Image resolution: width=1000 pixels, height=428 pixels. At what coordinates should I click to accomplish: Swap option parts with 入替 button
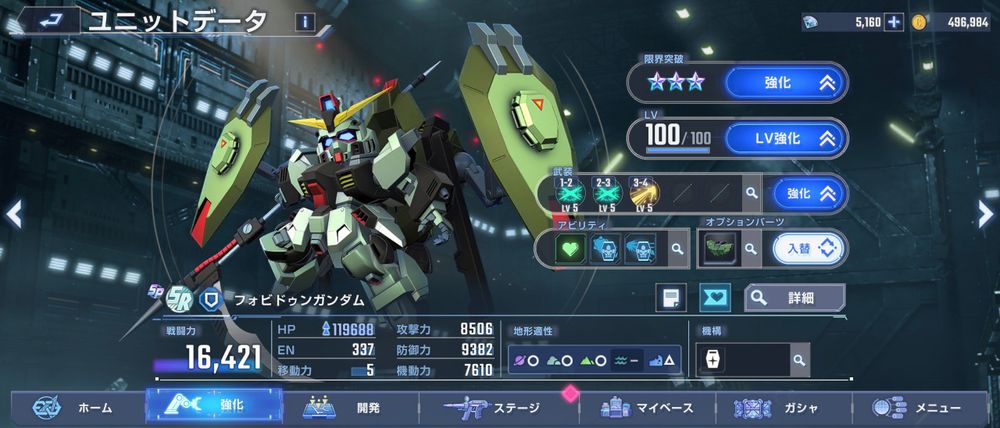pos(809,248)
